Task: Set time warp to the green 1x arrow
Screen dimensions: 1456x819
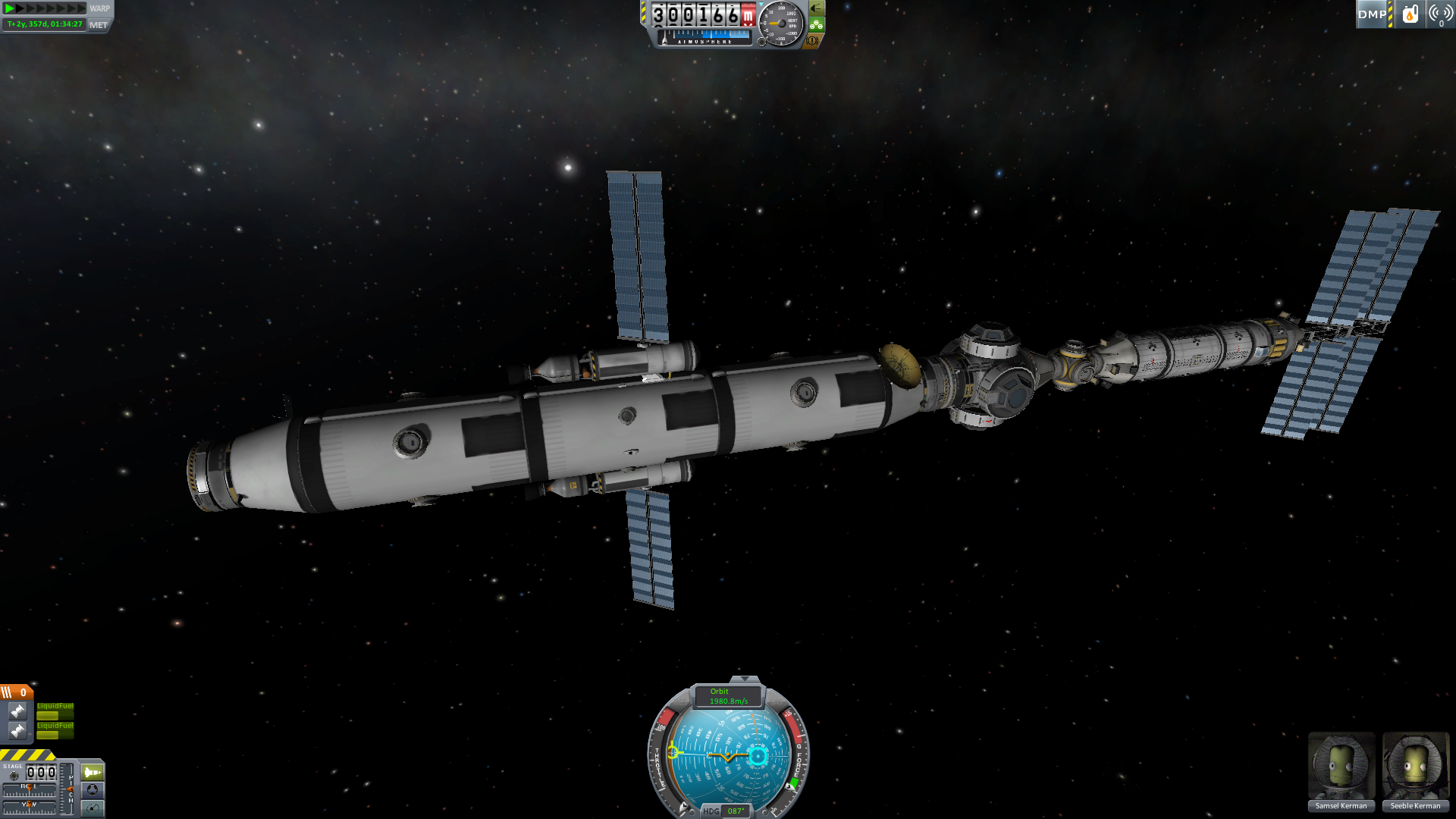Action: coord(10,8)
